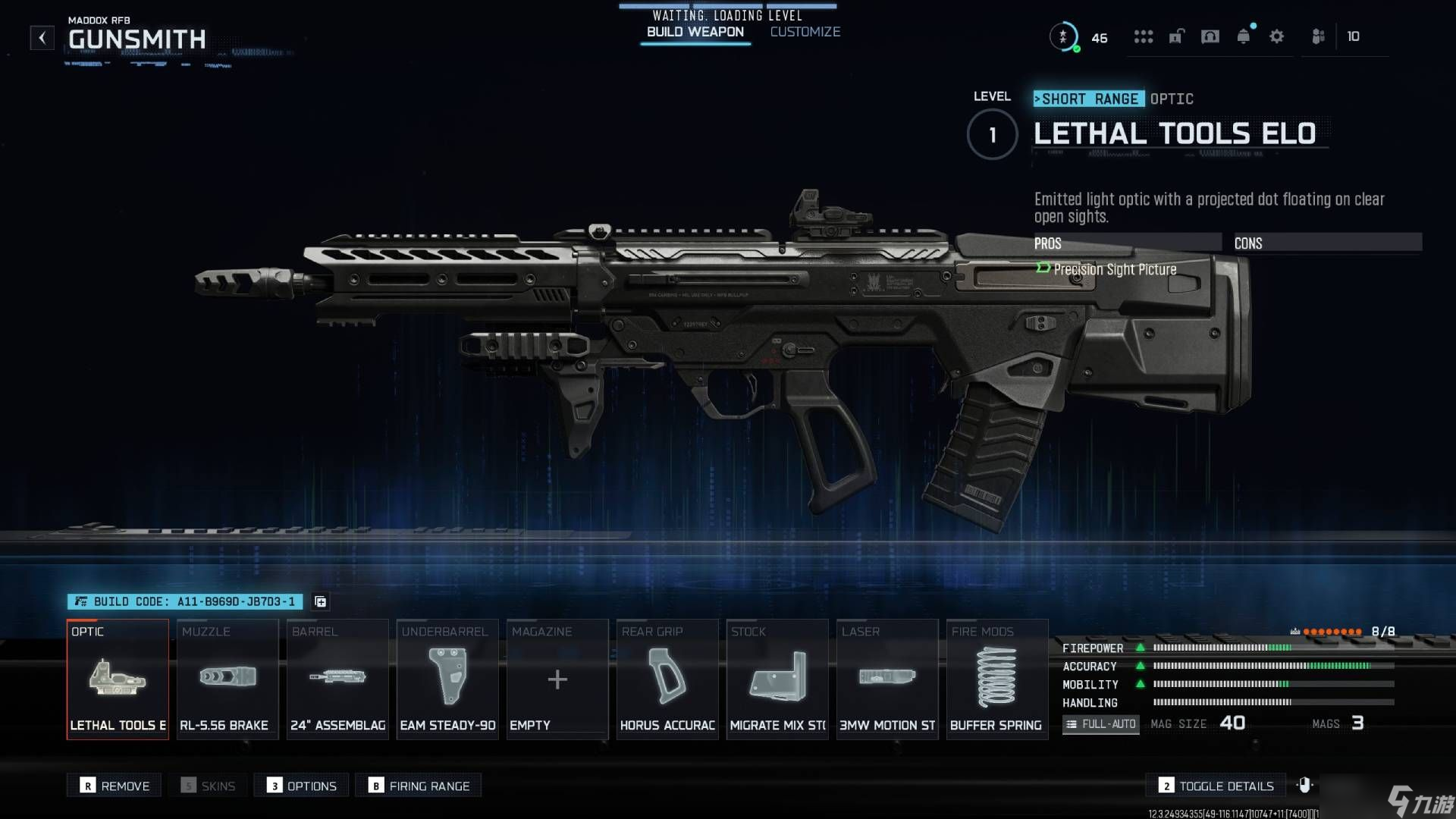Open the grid menu icon
Image resolution: width=1456 pixels, height=819 pixels.
tap(1143, 36)
